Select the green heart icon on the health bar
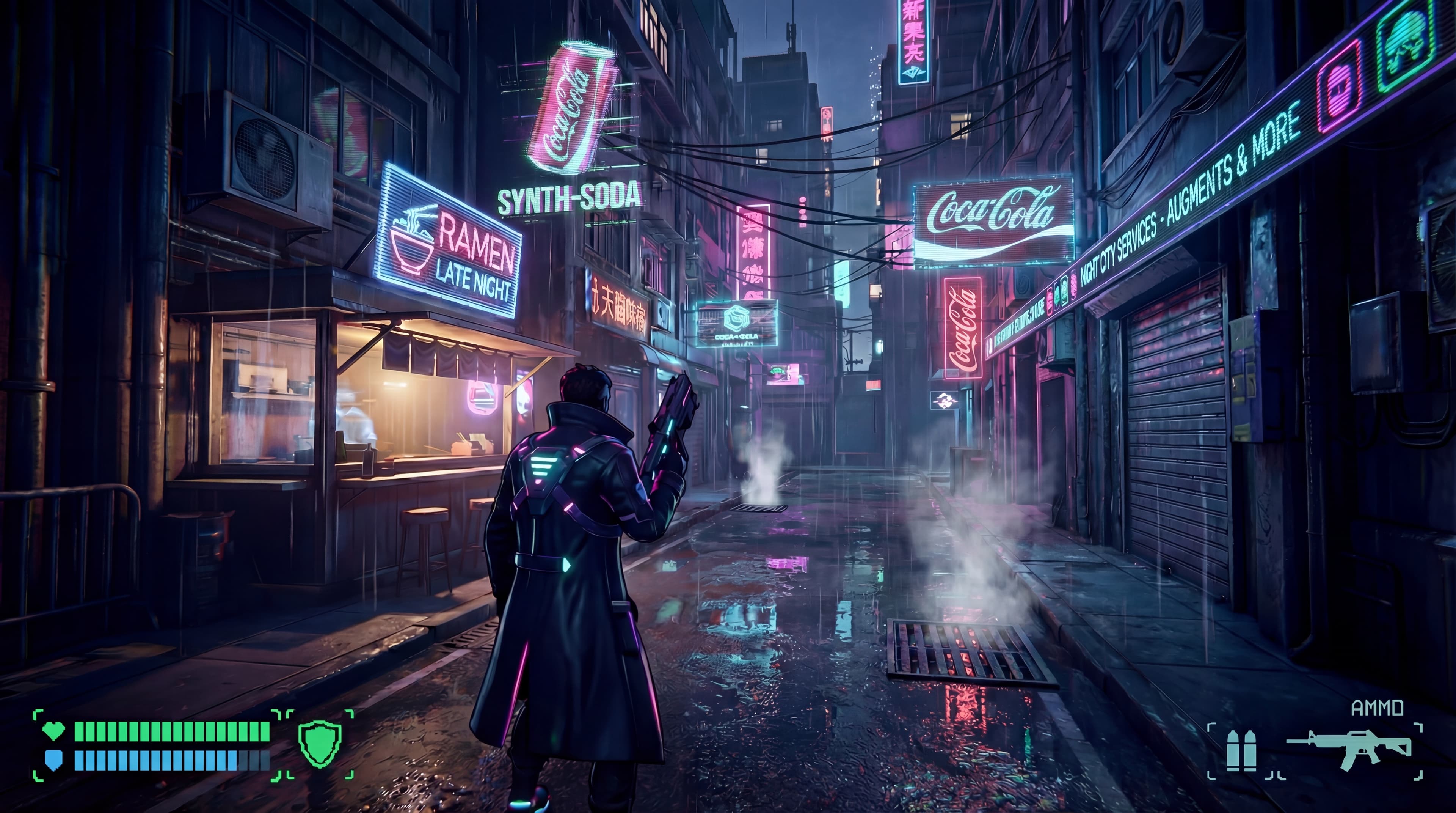This screenshot has width=1456, height=813. [54, 731]
